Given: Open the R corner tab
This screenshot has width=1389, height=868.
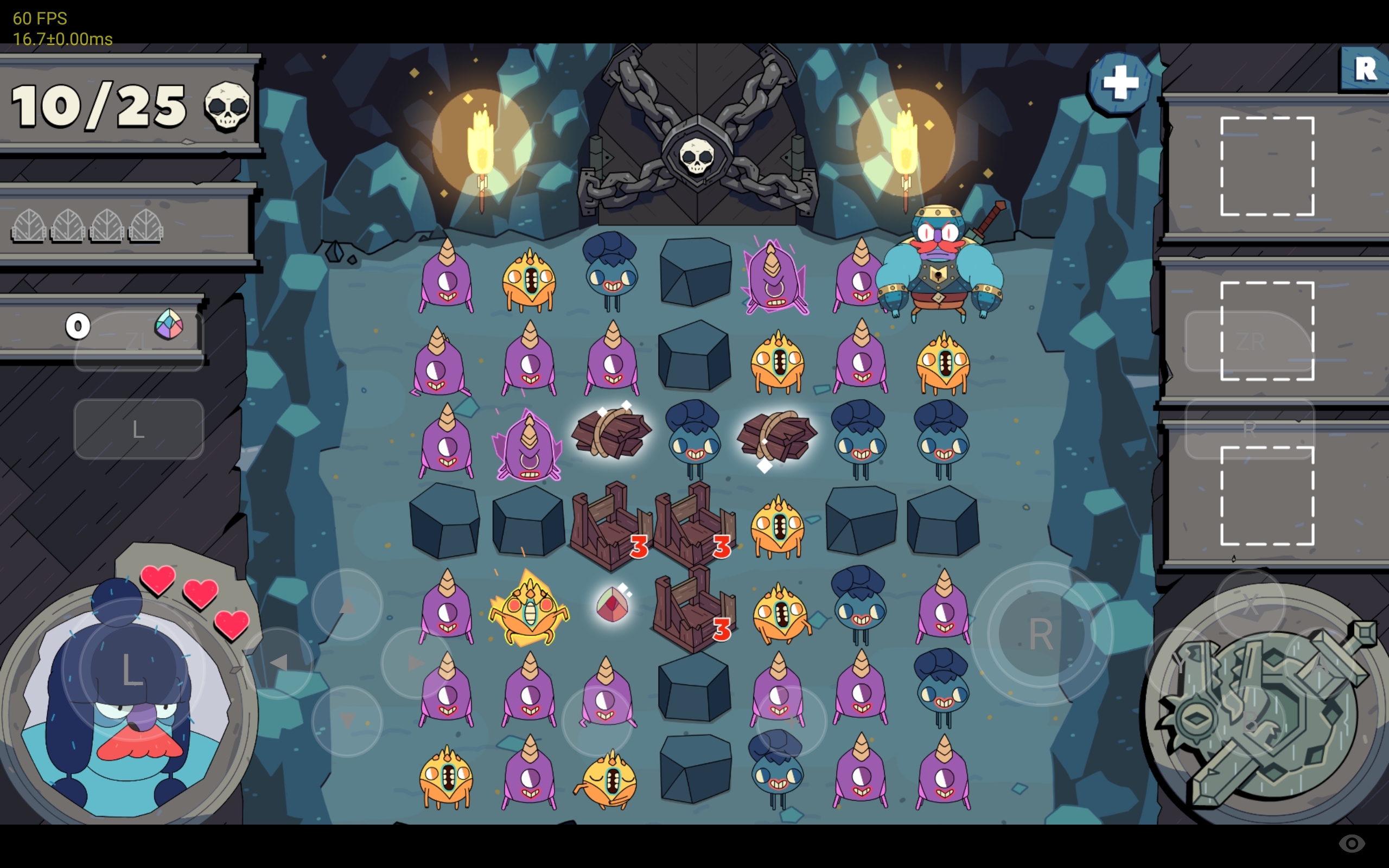Looking at the screenshot, I should coord(1365,69).
